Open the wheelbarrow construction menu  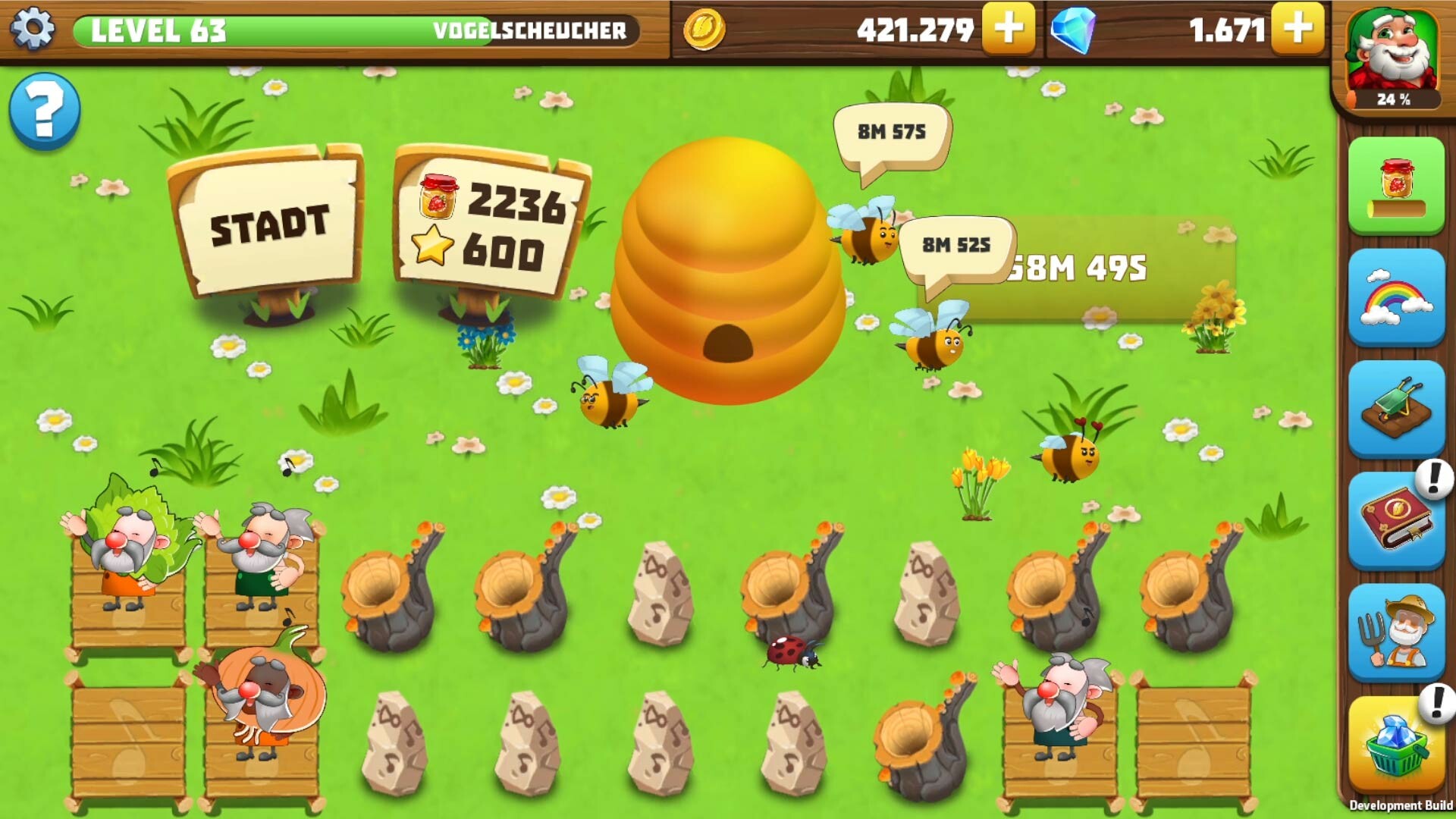coord(1399,406)
